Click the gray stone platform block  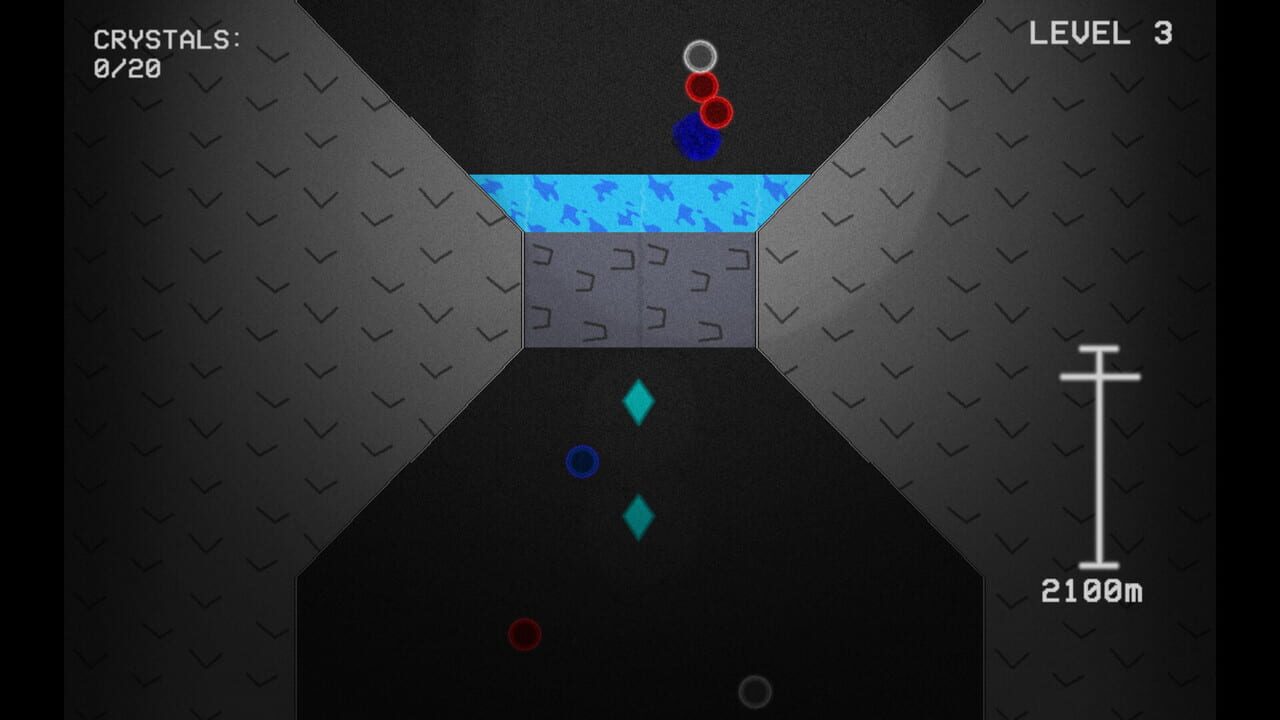(637, 288)
